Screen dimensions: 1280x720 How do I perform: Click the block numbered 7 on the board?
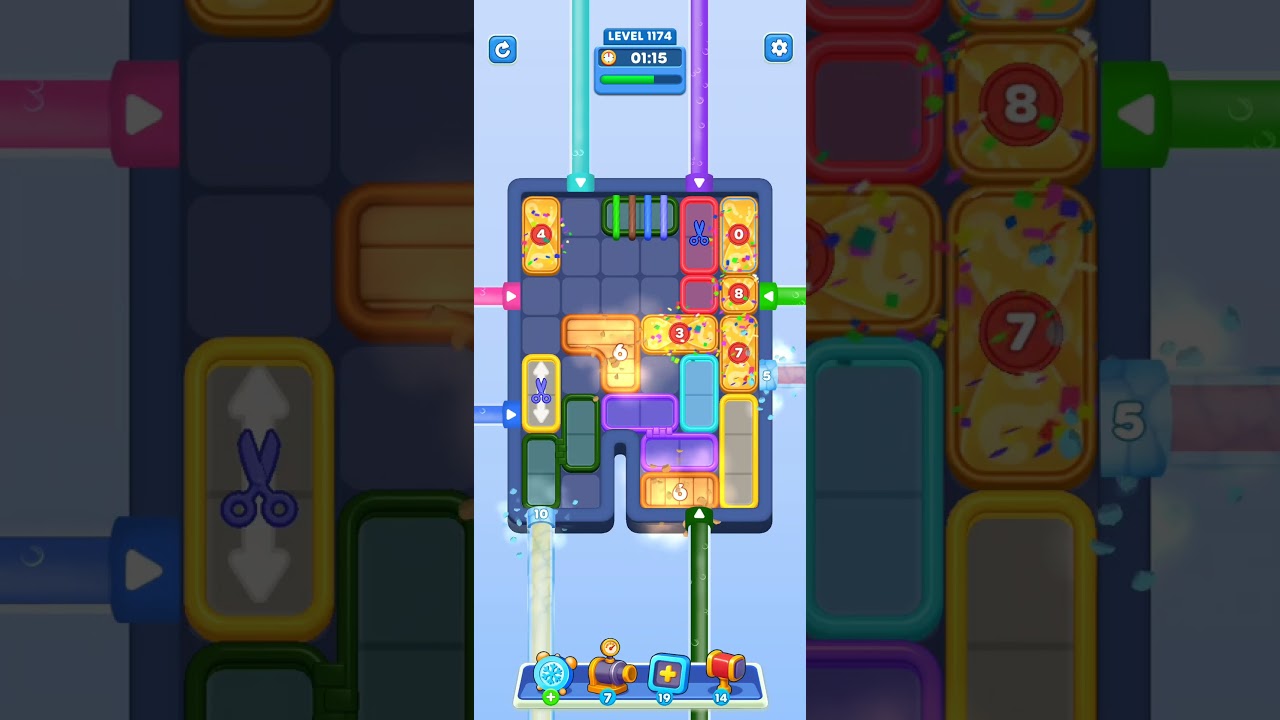[739, 352]
